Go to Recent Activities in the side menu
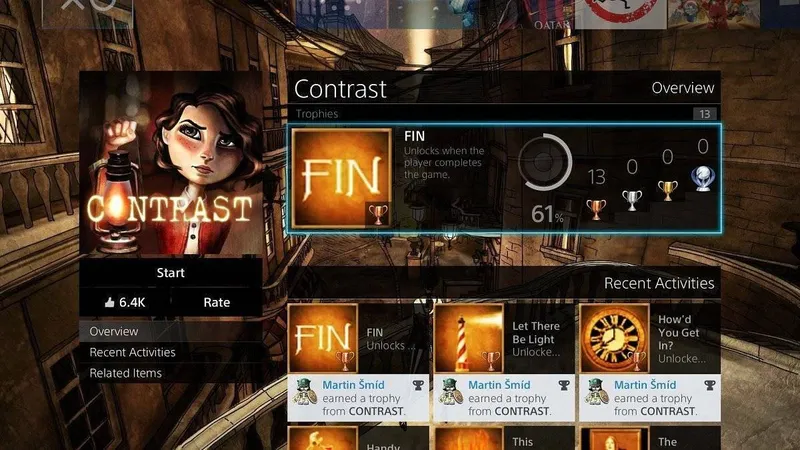The height and width of the screenshot is (450, 800). [x=132, y=352]
